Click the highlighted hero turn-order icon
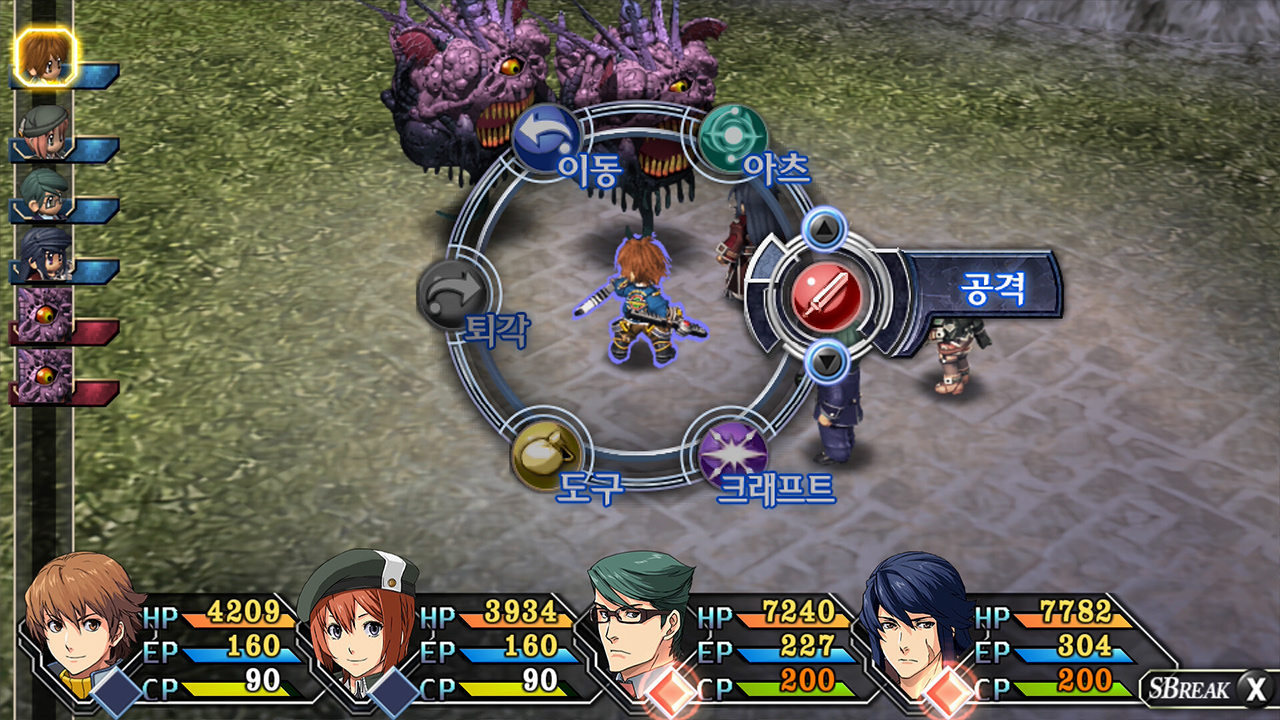The width and height of the screenshot is (1280, 720). pyautogui.click(x=46, y=56)
